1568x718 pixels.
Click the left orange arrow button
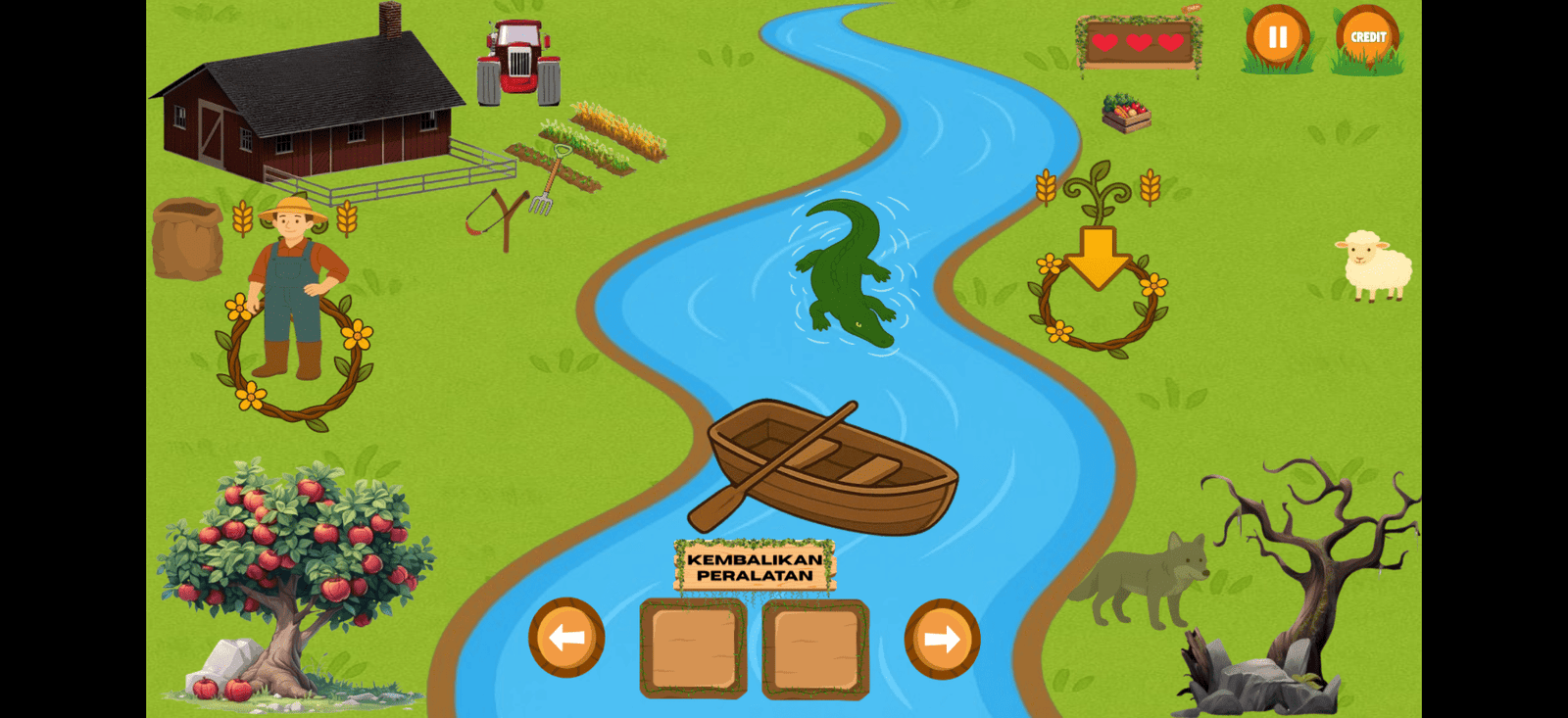point(564,638)
